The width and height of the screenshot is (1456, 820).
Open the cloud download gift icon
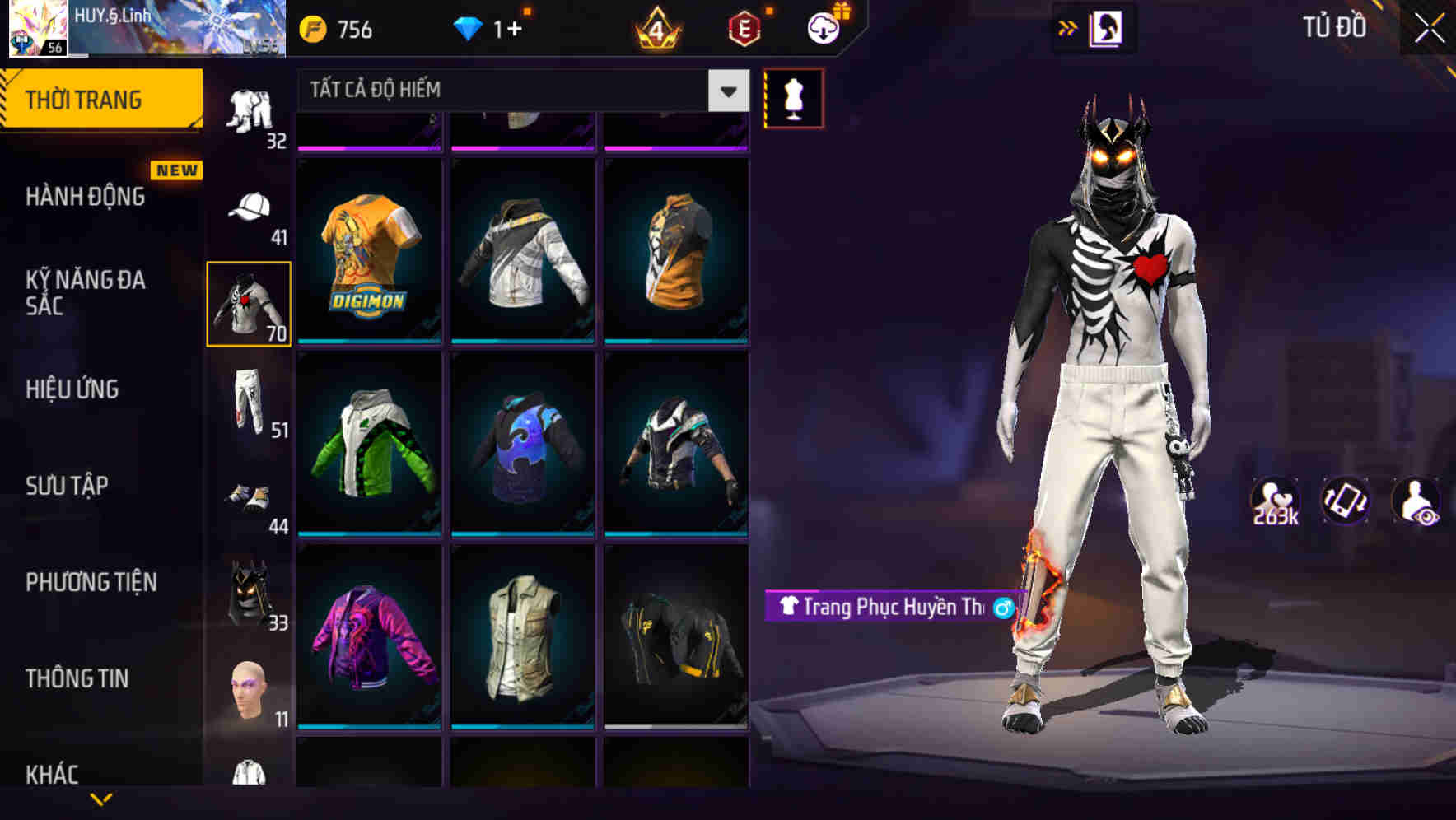[823, 30]
